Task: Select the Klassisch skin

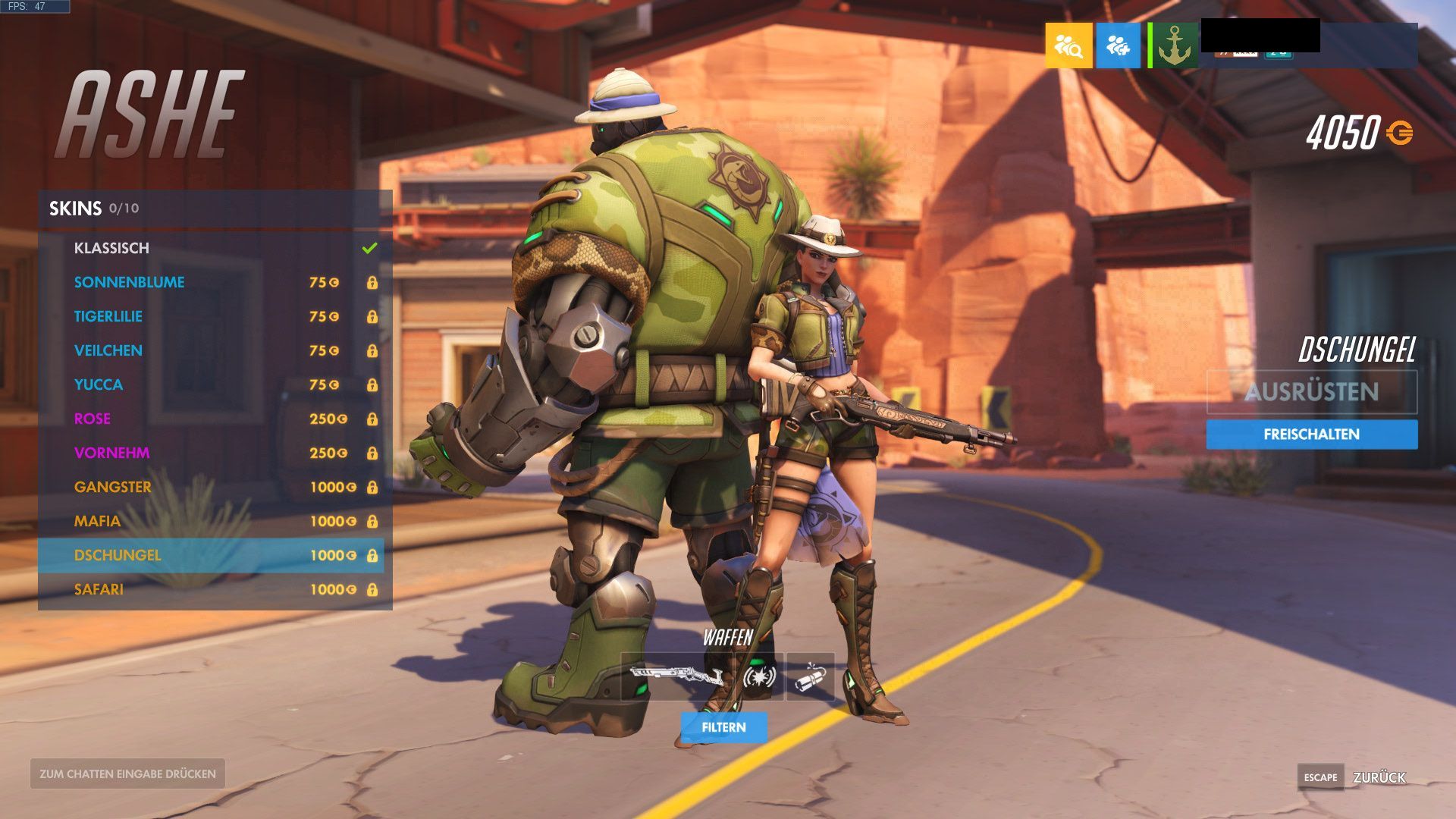Action: [x=211, y=248]
